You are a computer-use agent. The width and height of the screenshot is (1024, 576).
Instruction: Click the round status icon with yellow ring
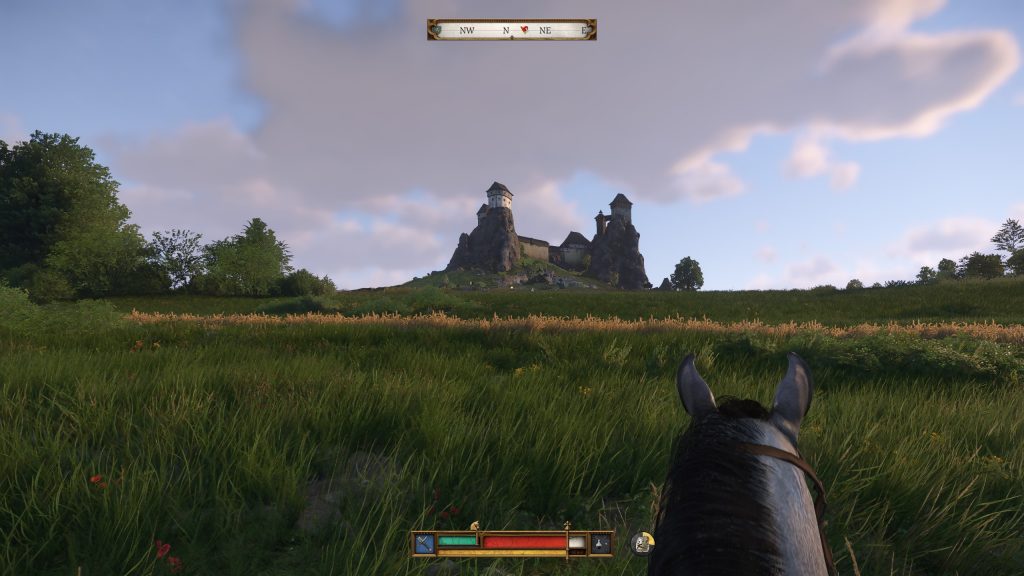(x=642, y=543)
